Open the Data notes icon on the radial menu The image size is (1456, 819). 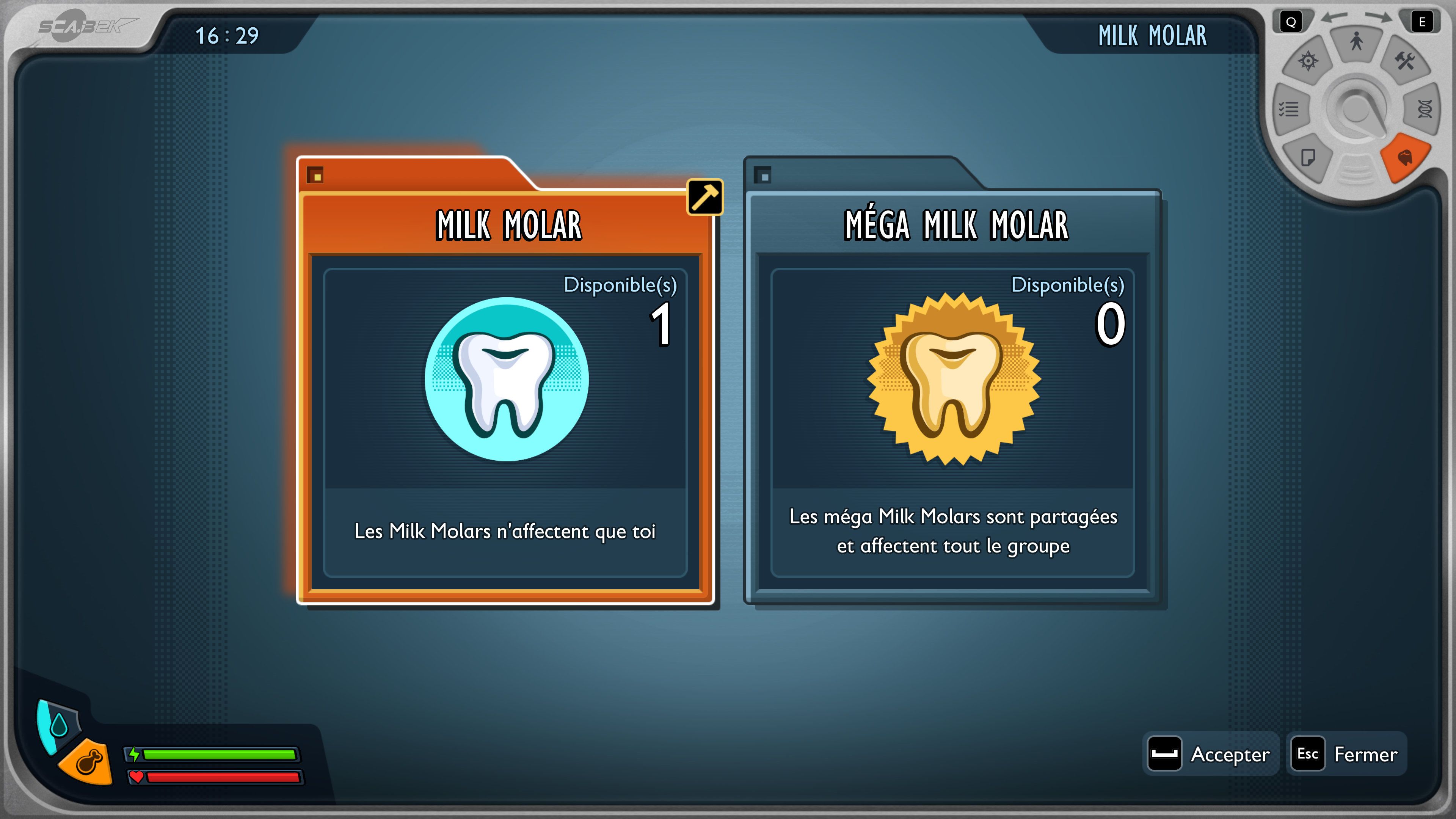tap(1308, 157)
